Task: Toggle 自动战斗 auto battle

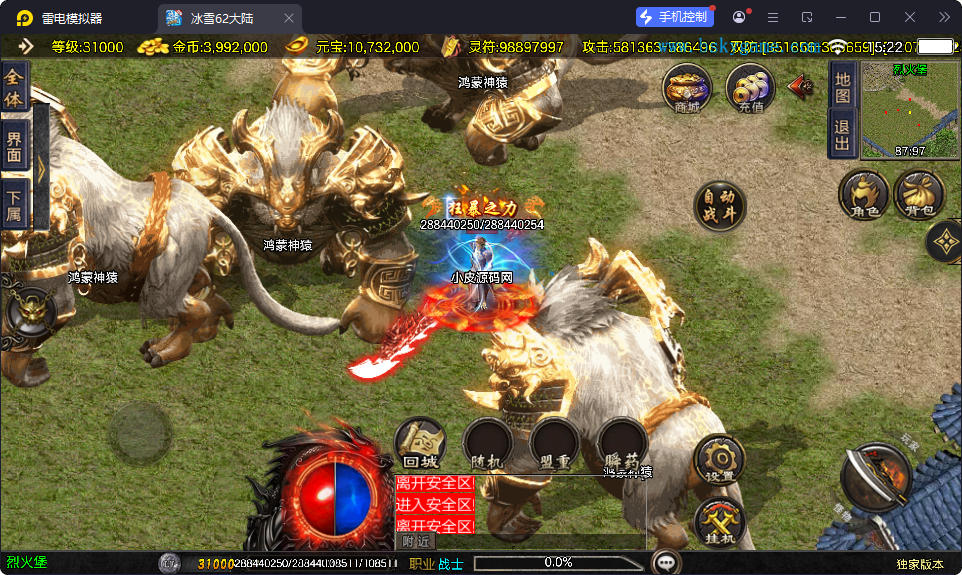Action: click(x=719, y=206)
